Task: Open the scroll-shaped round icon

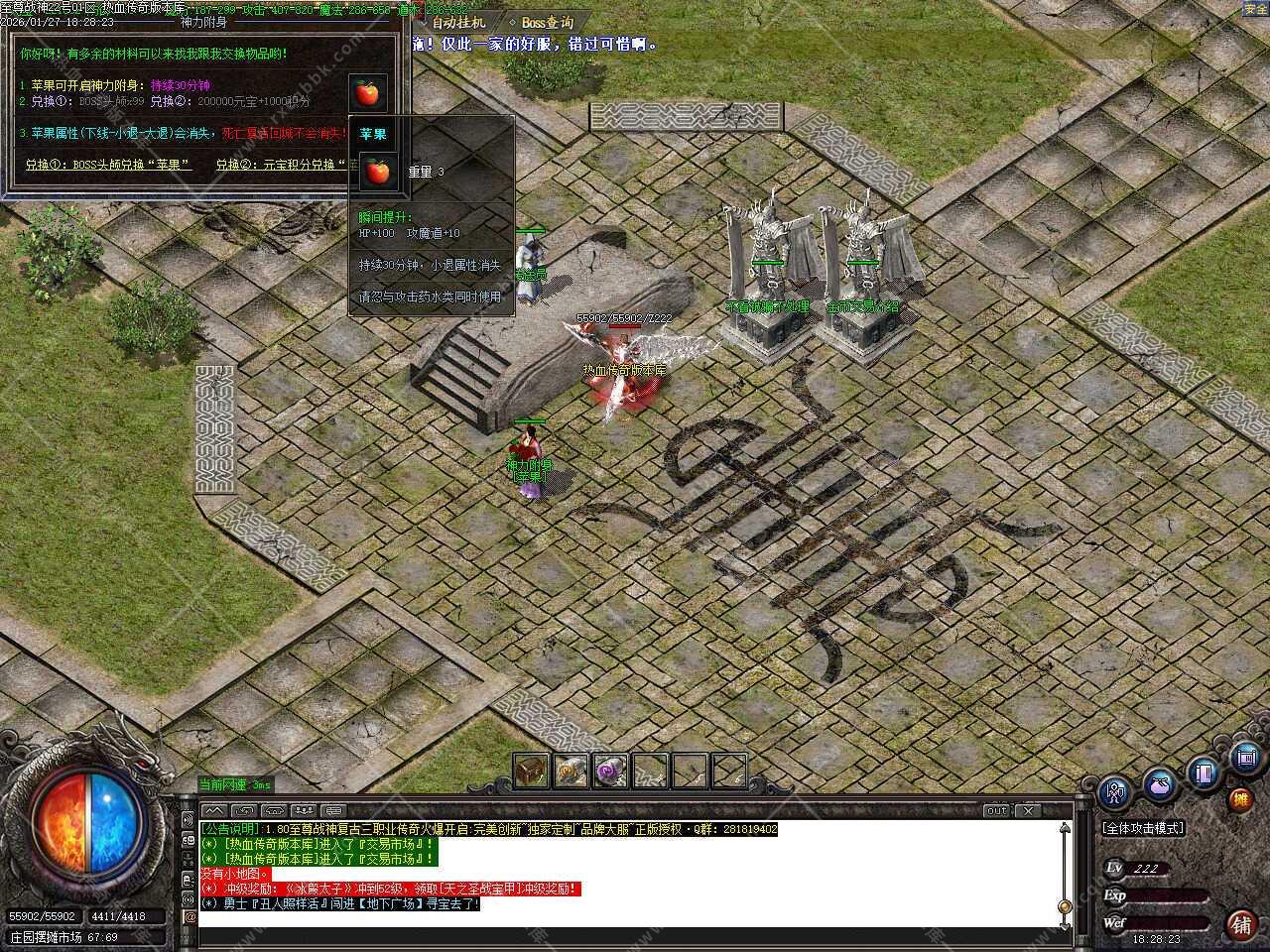Action: point(1247,759)
